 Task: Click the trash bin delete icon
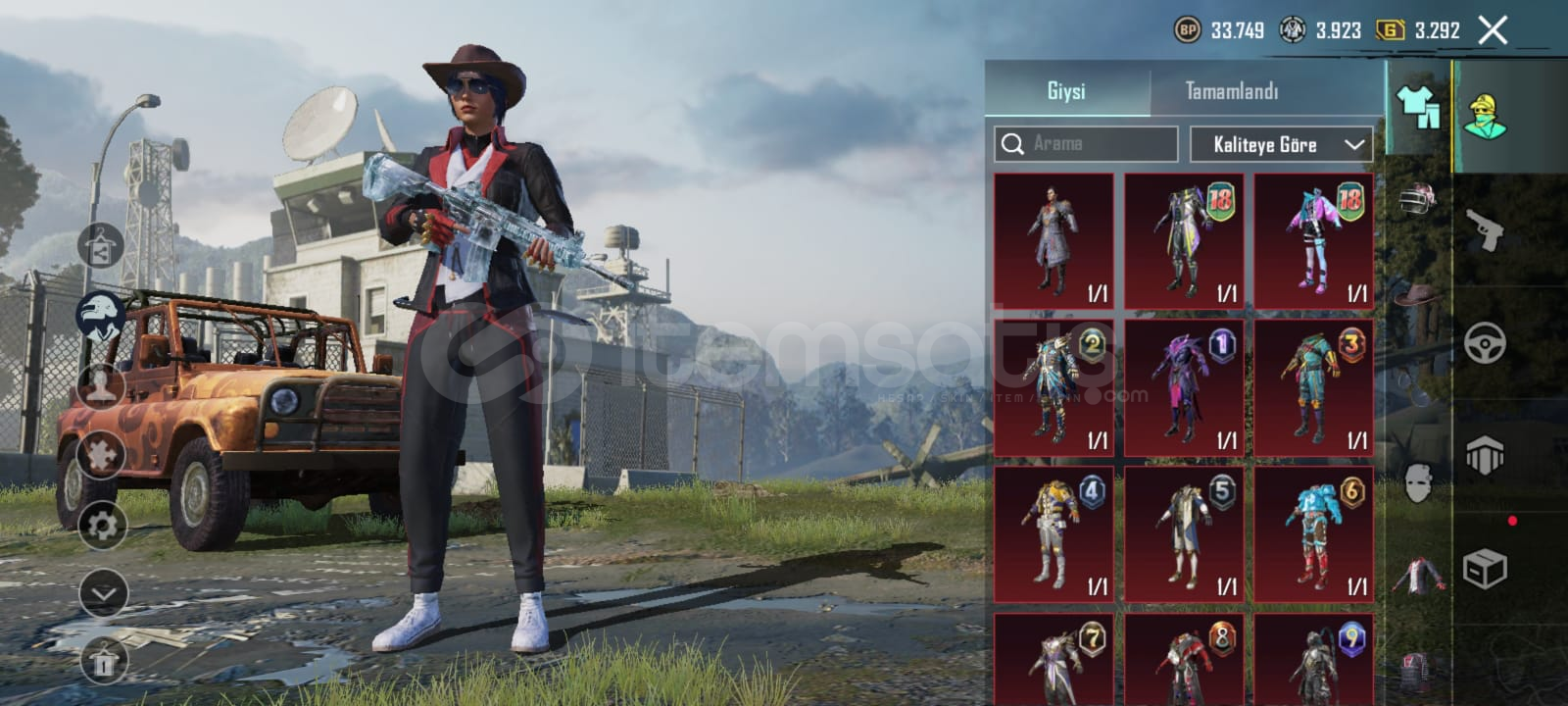(103, 662)
